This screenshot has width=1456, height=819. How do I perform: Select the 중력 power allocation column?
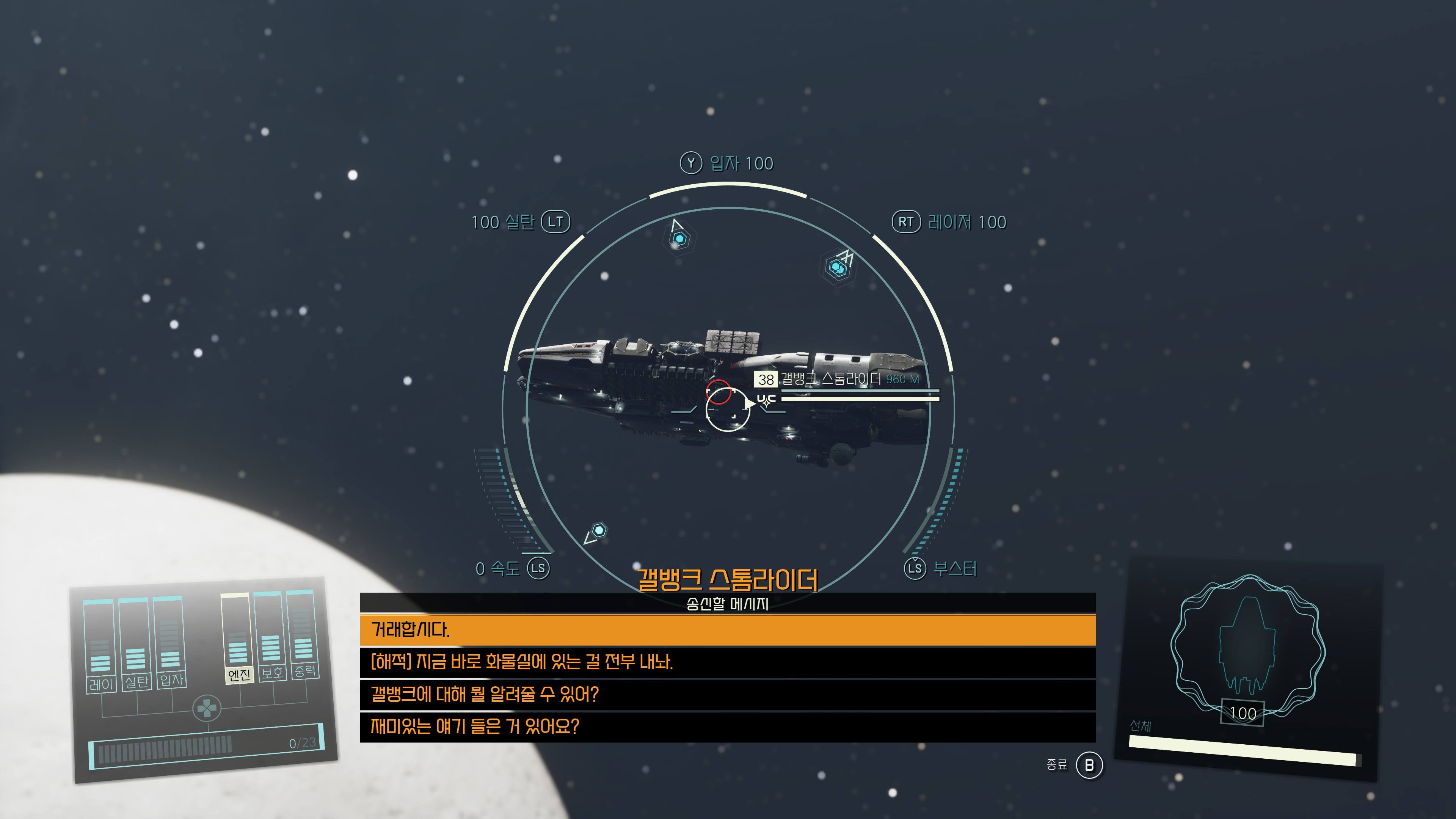(303, 634)
